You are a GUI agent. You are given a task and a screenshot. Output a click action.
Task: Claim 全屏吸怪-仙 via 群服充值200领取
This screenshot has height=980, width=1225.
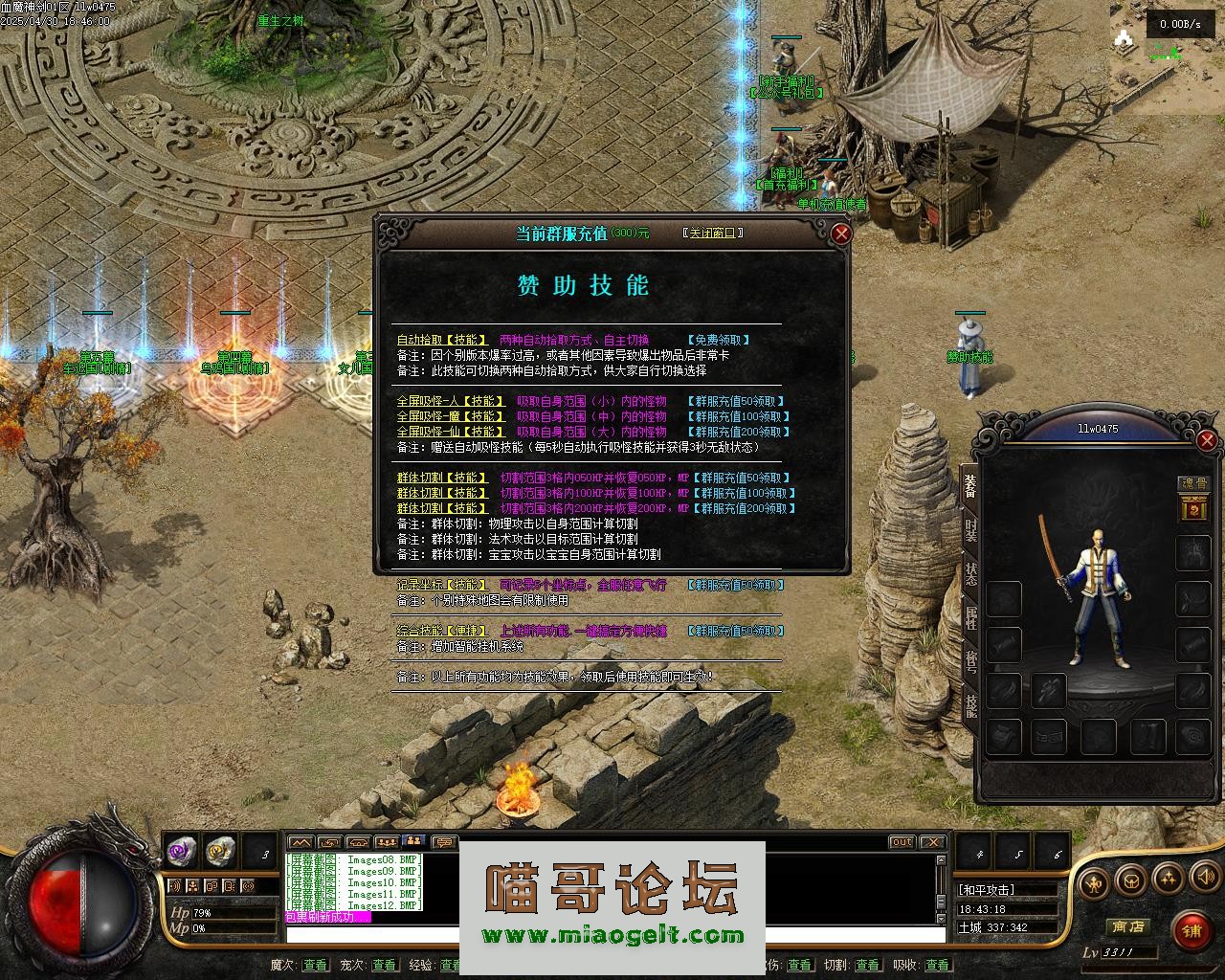739,432
